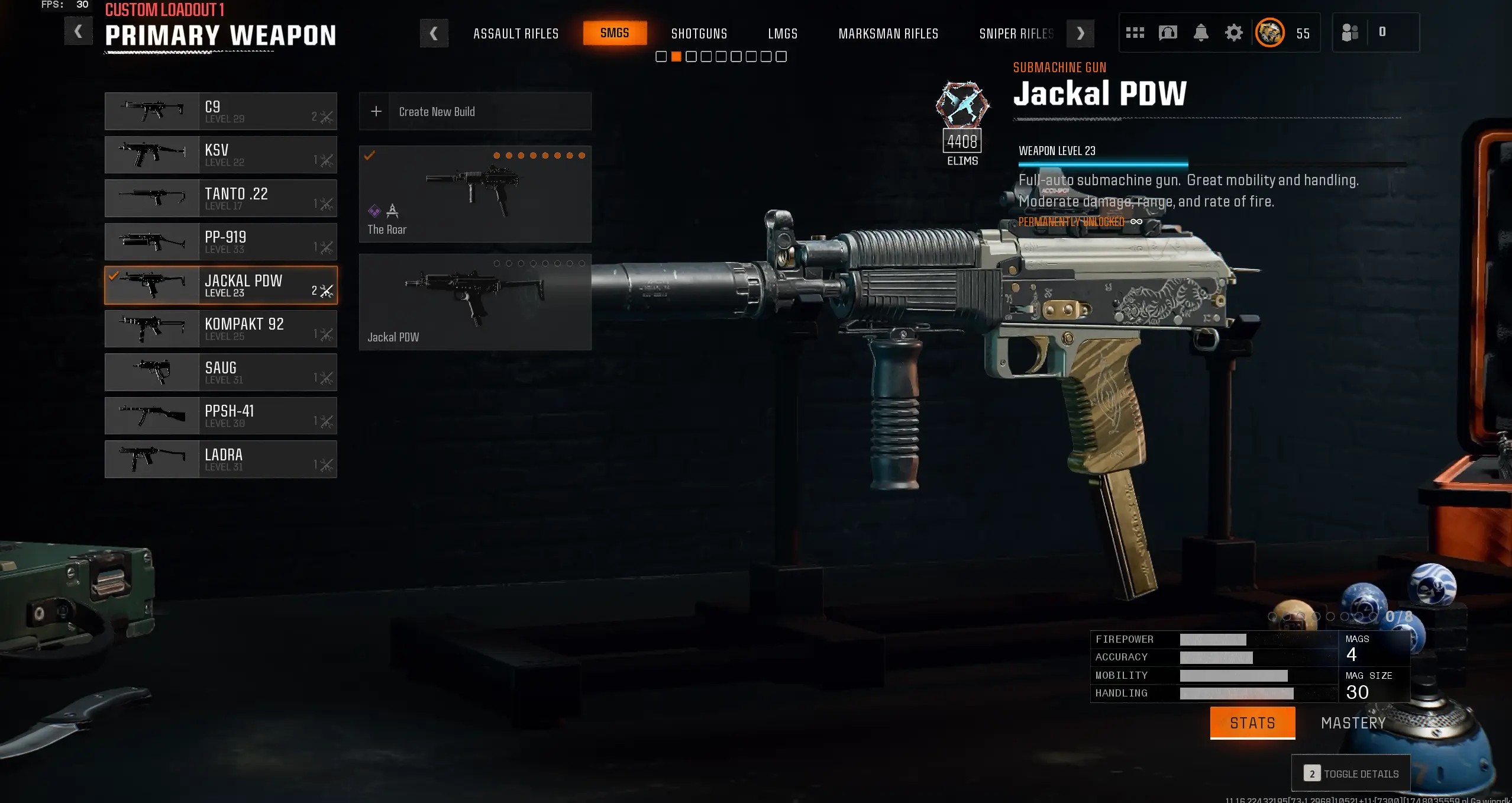This screenshot has height=803, width=1512.
Task: Switch to Assault Rifles category
Action: pos(516,34)
